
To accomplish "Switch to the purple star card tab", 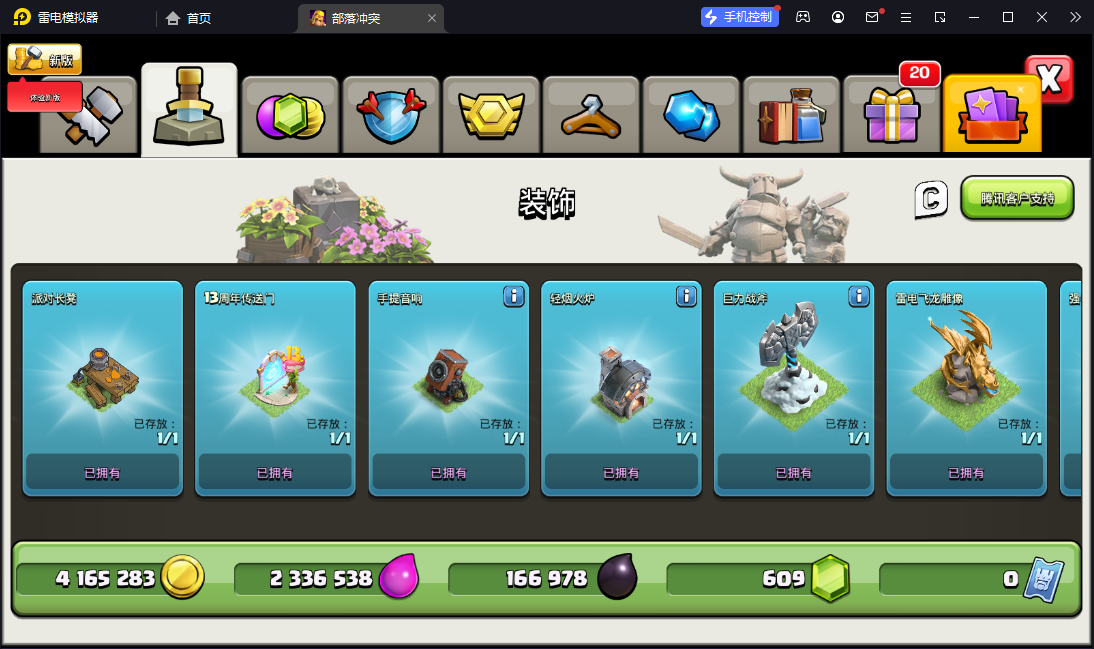I will [x=991, y=116].
